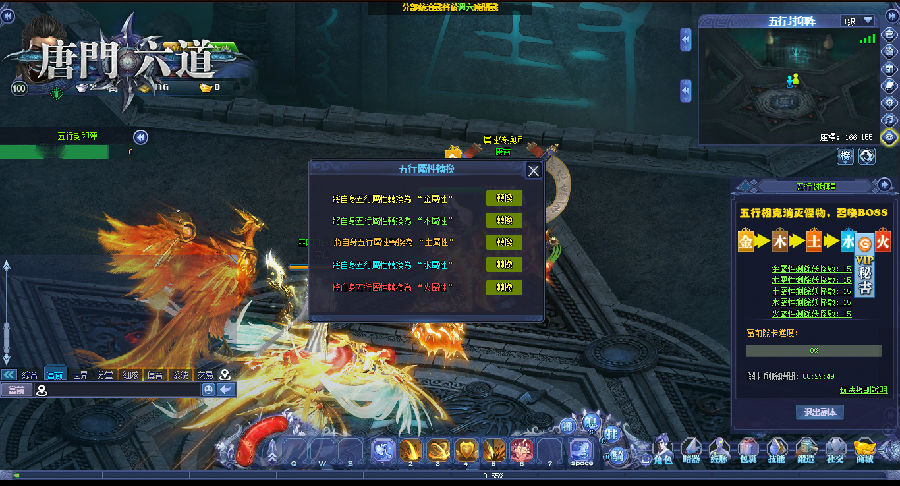Click the minimap view
Screen dimensions: 900x486
[788, 85]
